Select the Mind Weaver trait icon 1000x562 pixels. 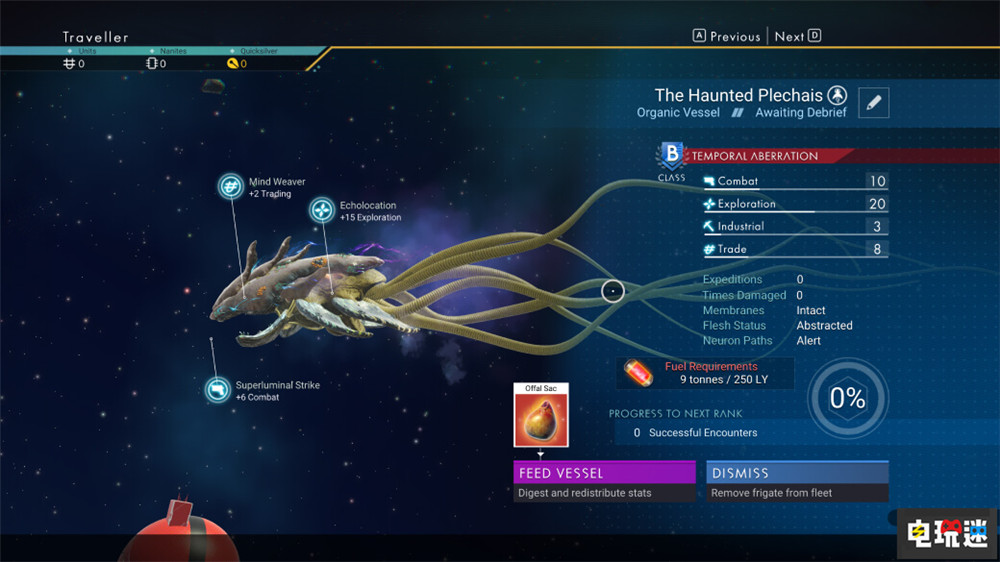pos(232,186)
